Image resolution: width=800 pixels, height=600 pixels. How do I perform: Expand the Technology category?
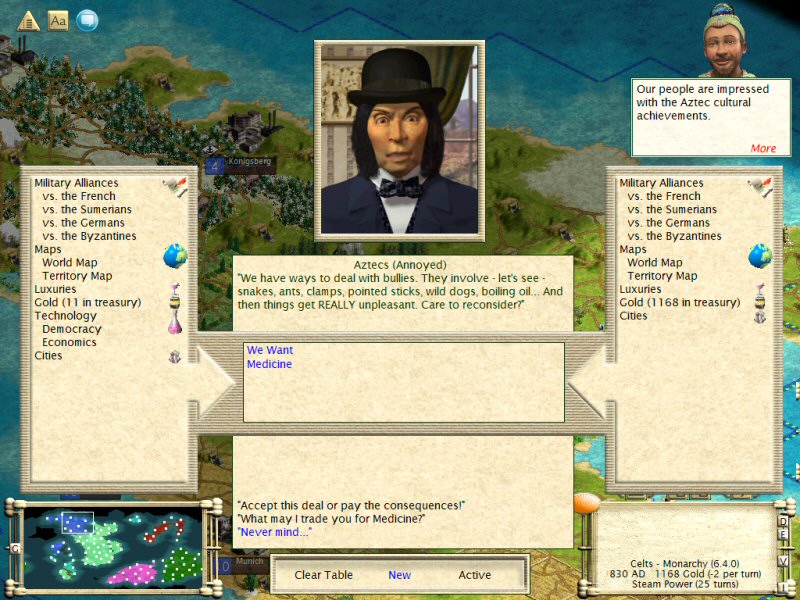(x=66, y=316)
